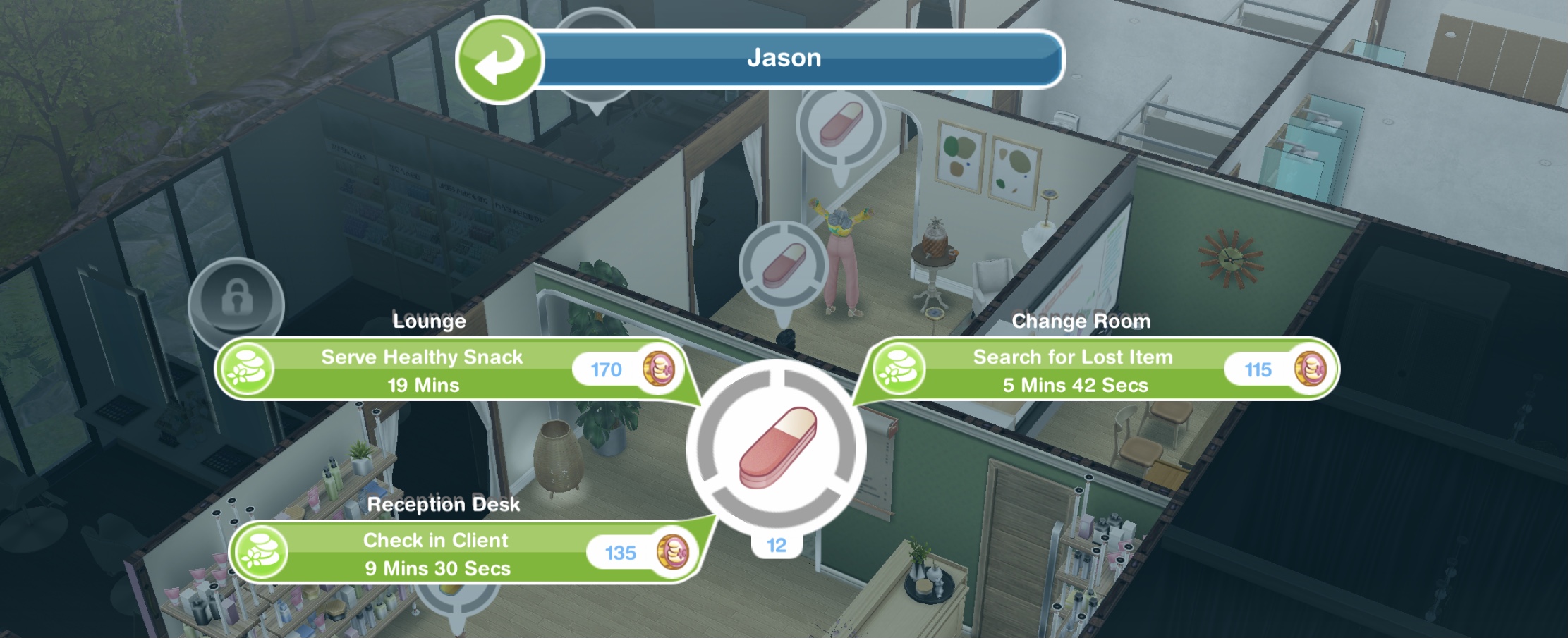The height and width of the screenshot is (638, 1568).
Task: Choose the Serve Healthy Snack action
Action: click(423, 370)
